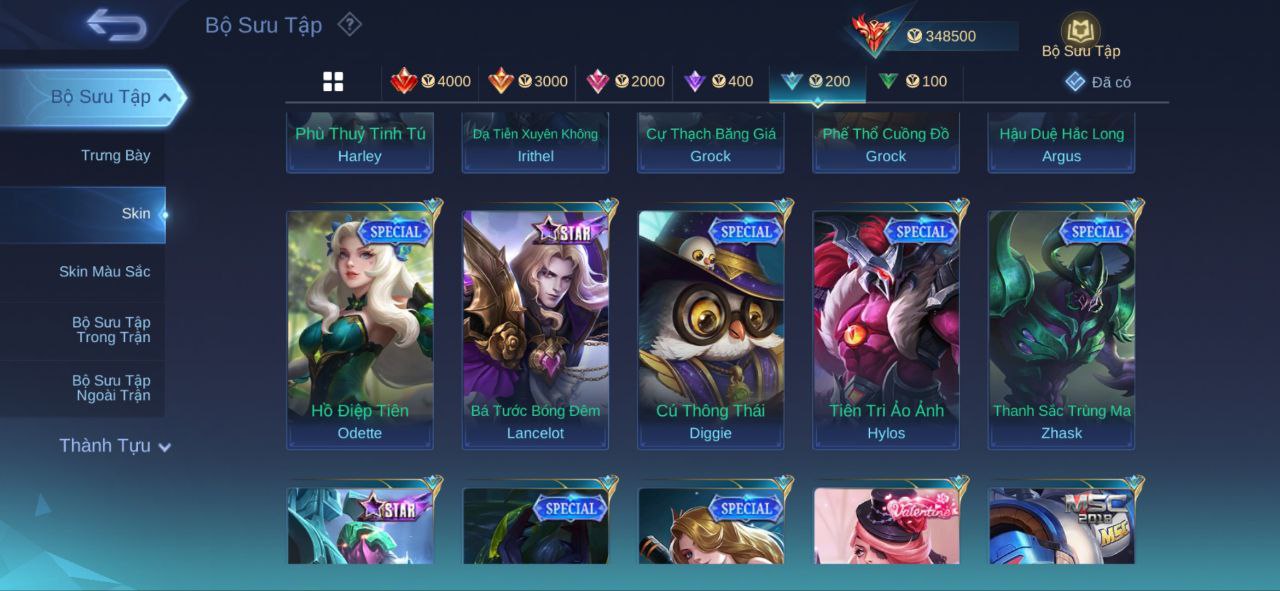Select the Skin sidebar entry
The image size is (1280, 591).
pyautogui.click(x=135, y=214)
